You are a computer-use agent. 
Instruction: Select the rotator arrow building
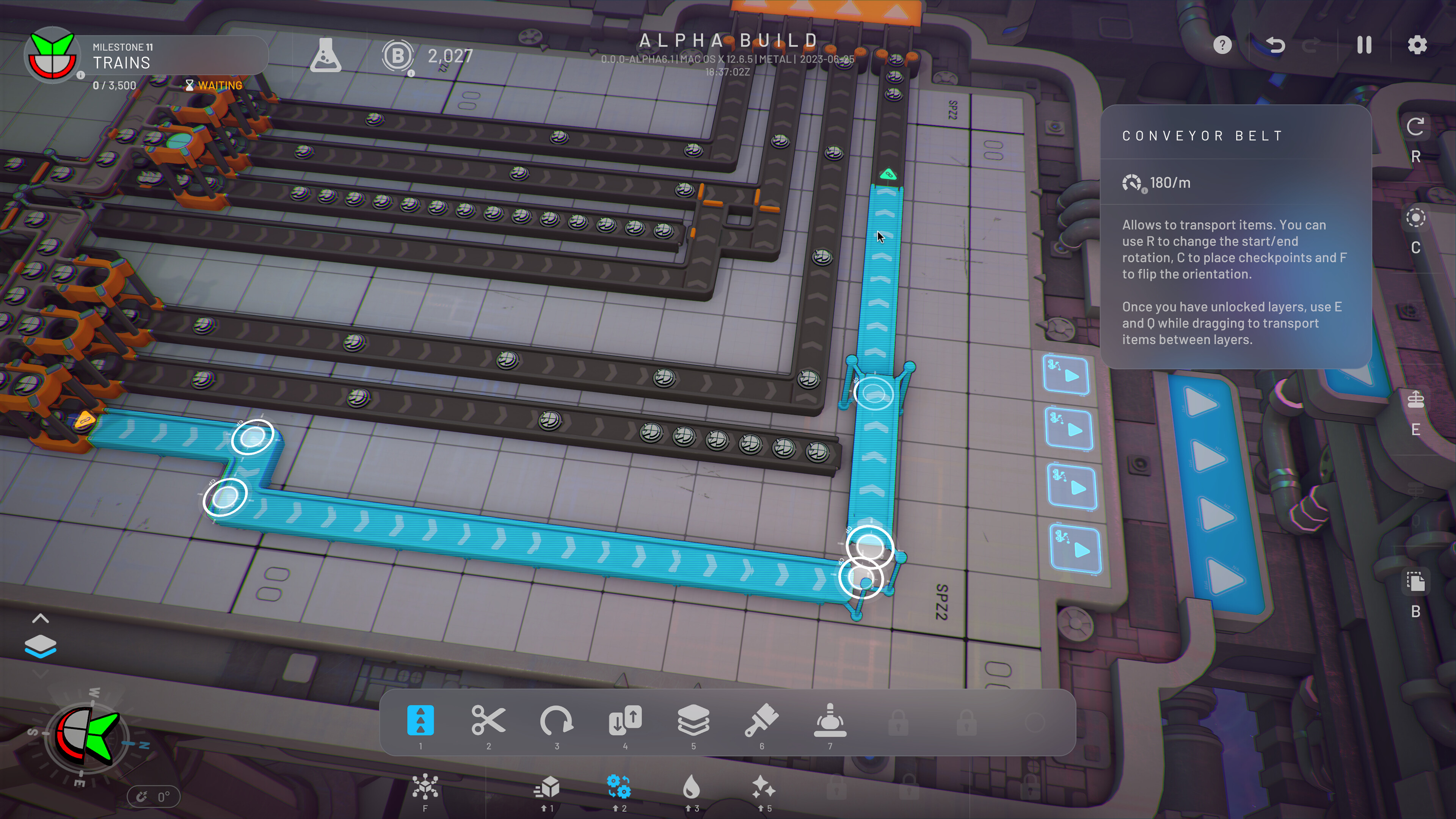557,721
